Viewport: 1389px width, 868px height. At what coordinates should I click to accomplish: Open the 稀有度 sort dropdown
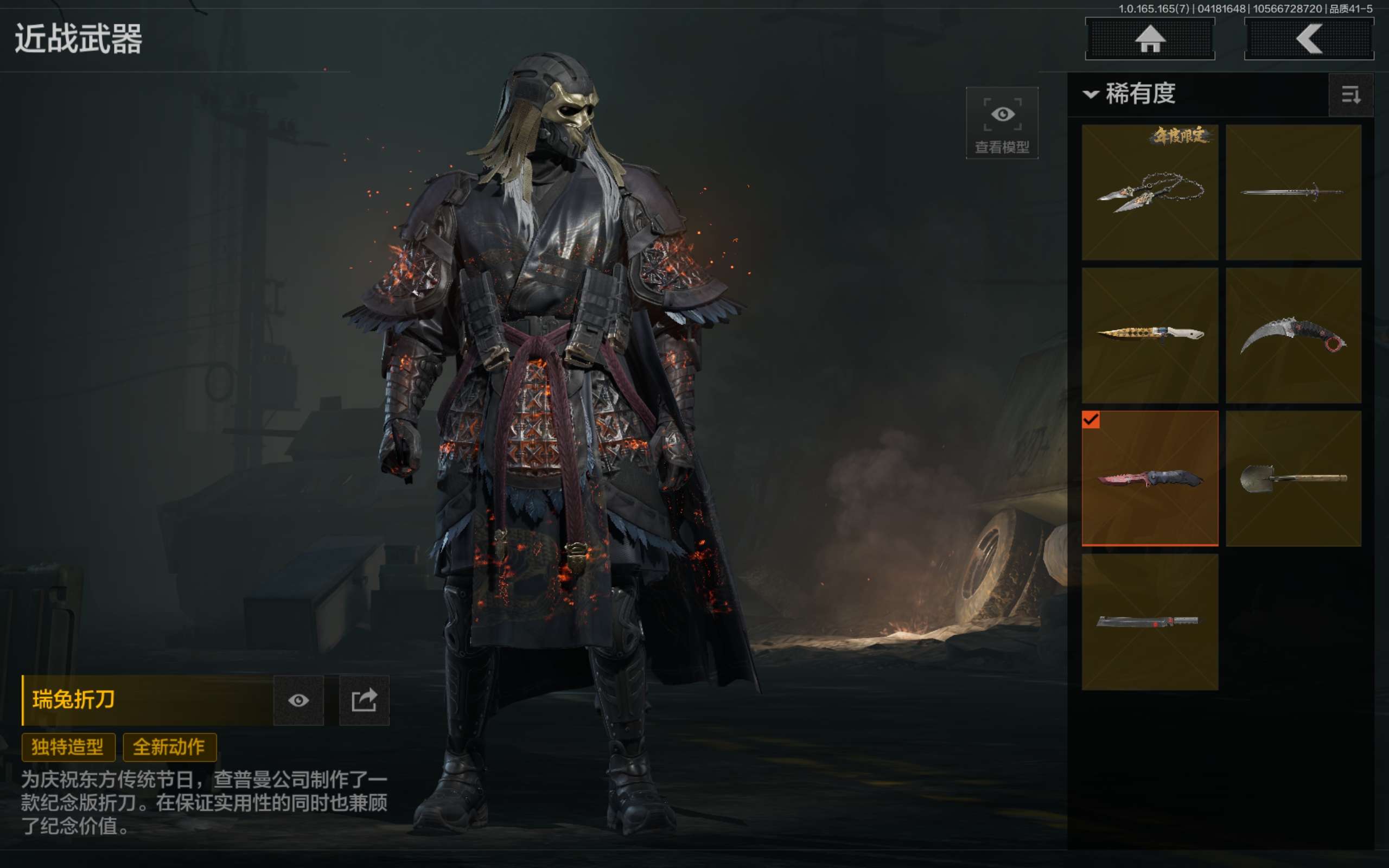tap(1131, 93)
